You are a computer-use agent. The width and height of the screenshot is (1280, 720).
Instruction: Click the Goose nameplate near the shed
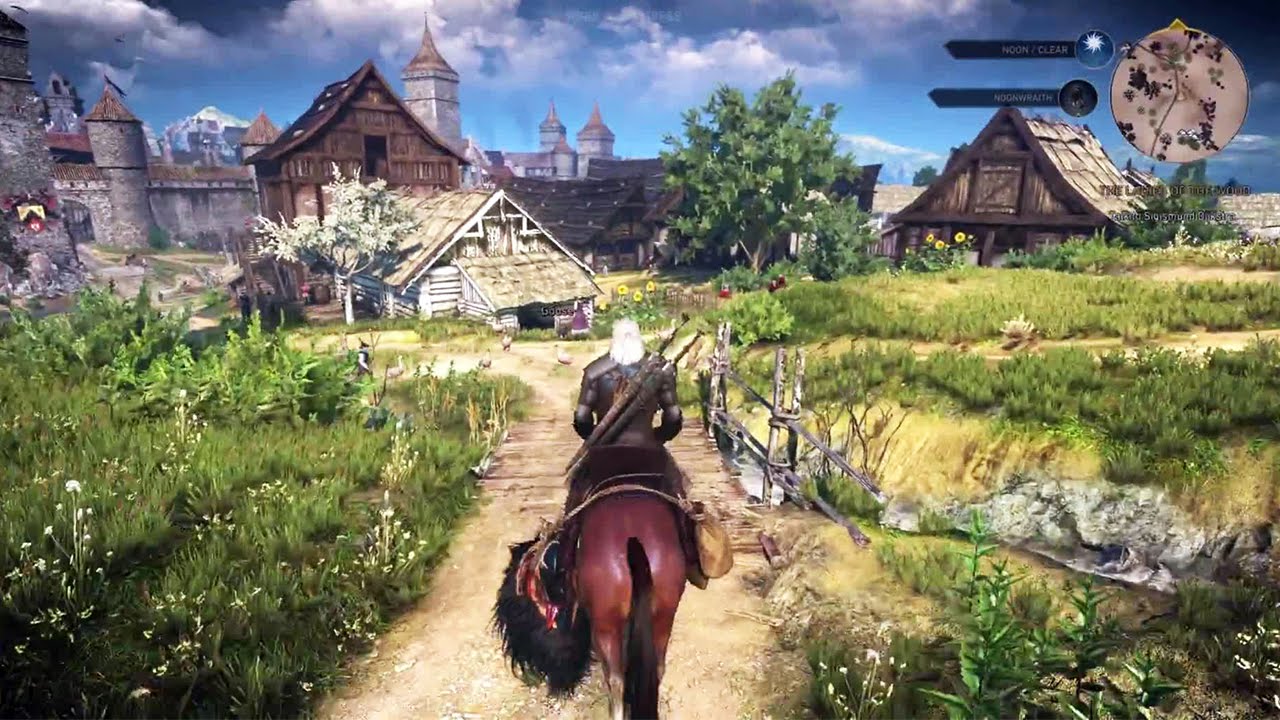558,312
